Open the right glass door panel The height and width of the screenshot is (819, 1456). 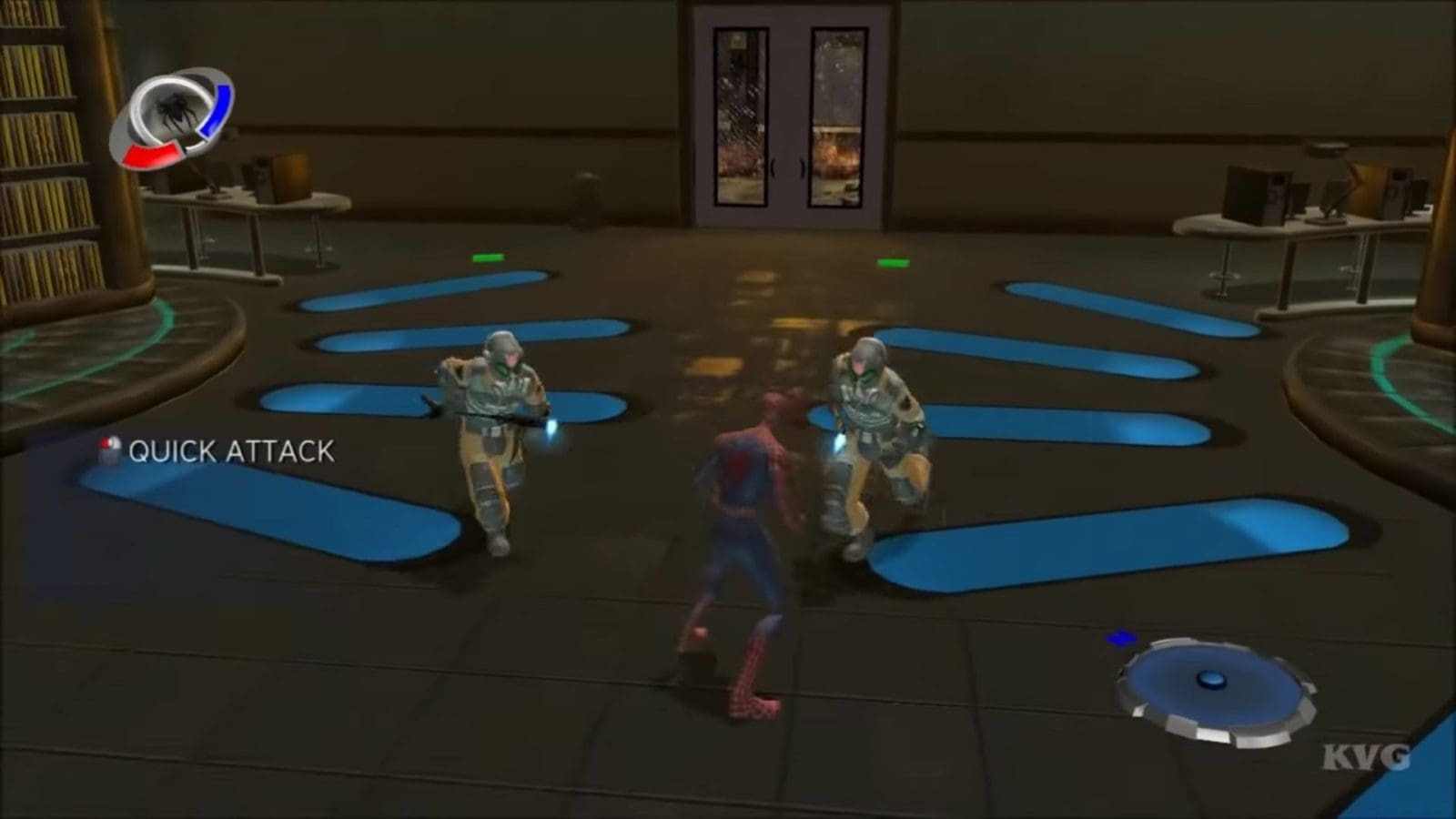[x=835, y=114]
